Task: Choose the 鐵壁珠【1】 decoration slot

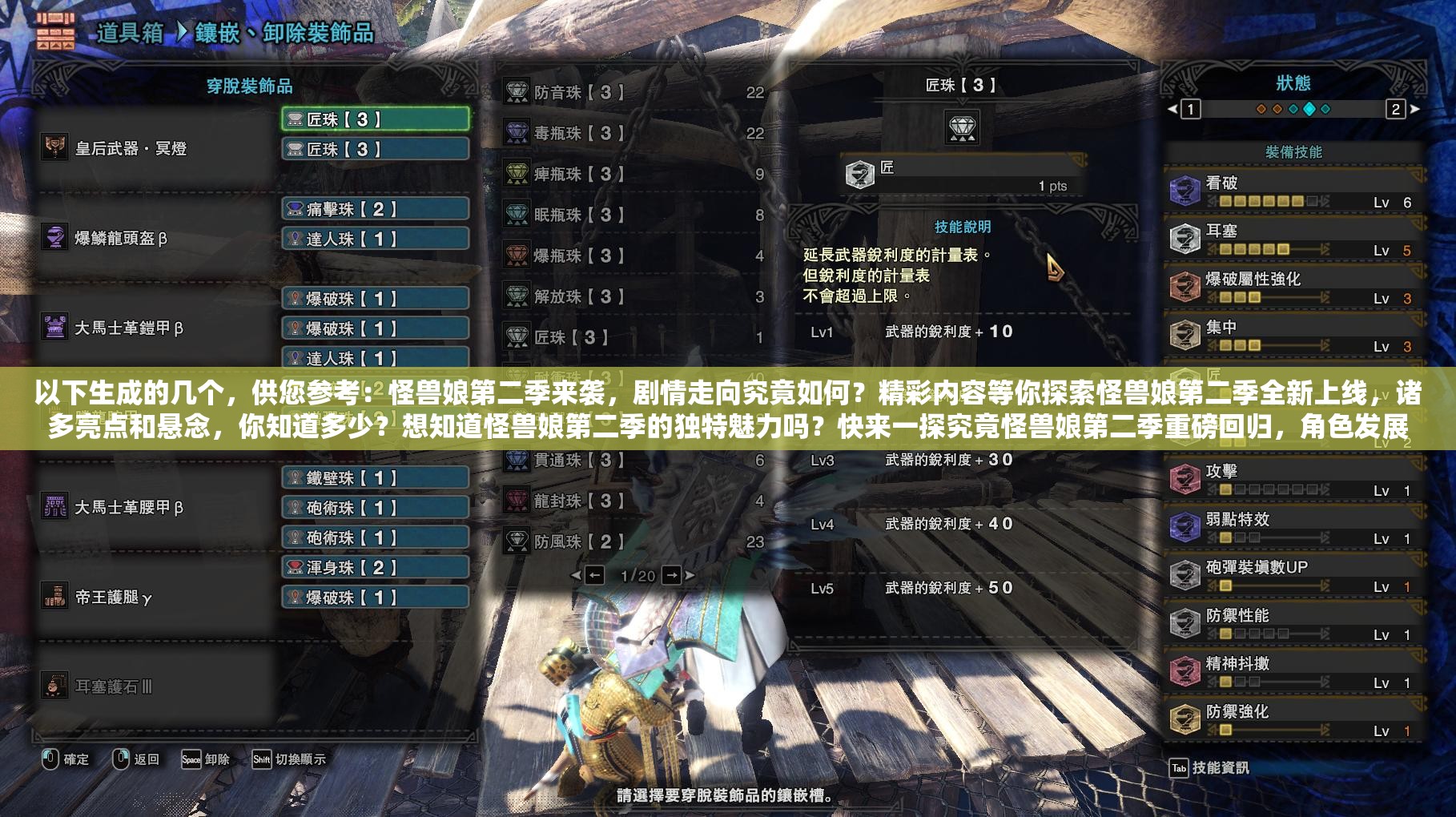Action: click(x=375, y=478)
